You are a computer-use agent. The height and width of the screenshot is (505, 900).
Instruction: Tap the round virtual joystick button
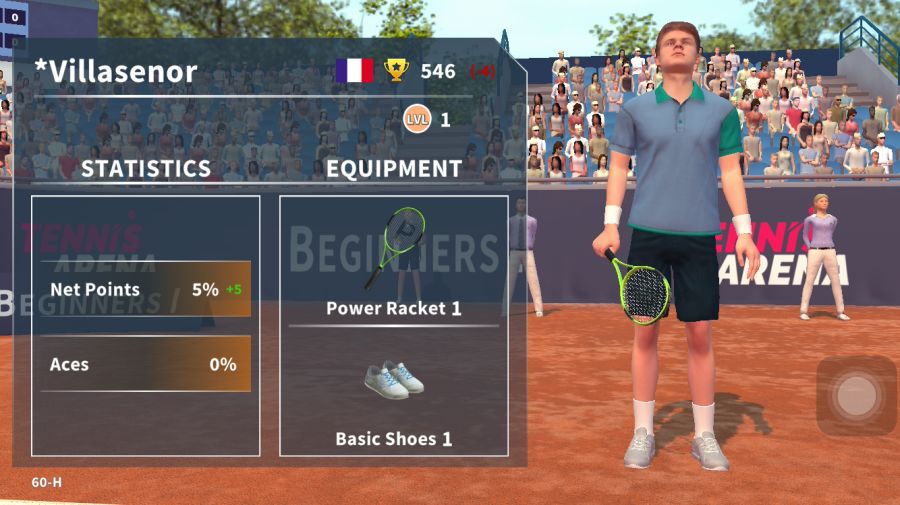[x=856, y=397]
